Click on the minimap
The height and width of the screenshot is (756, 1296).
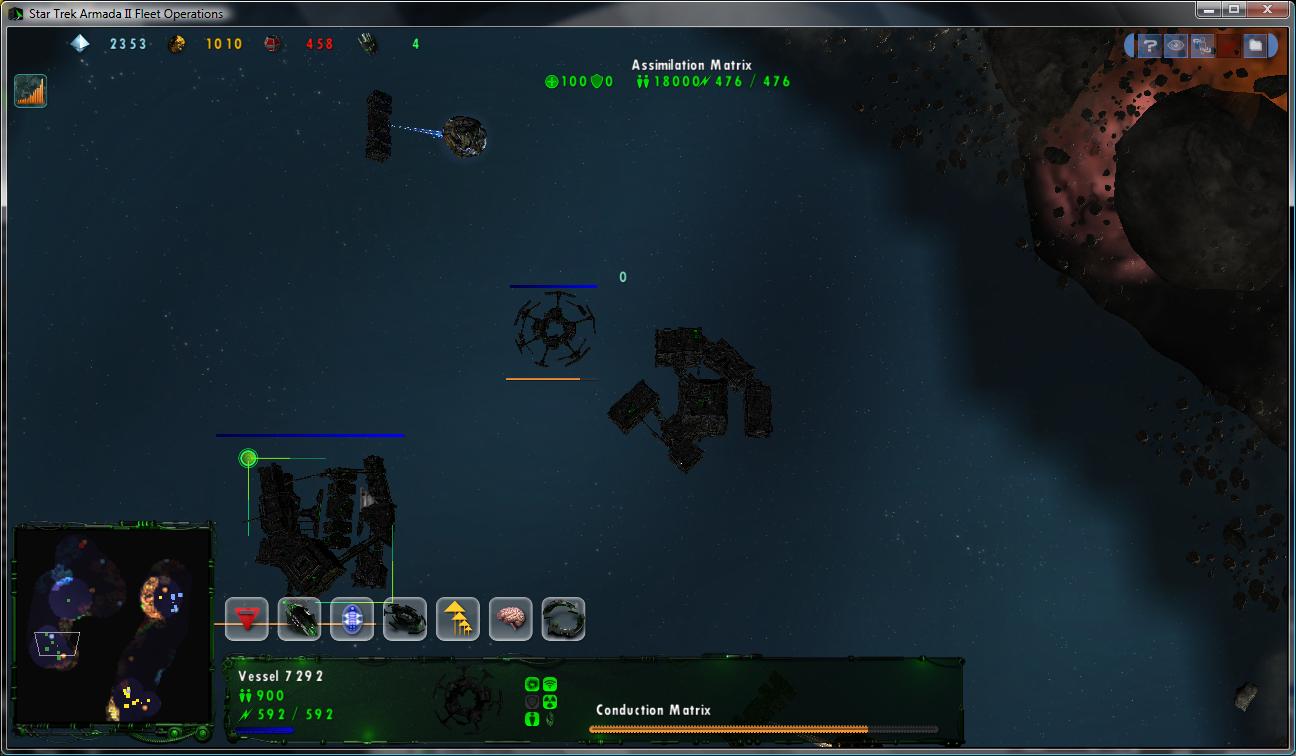113,625
